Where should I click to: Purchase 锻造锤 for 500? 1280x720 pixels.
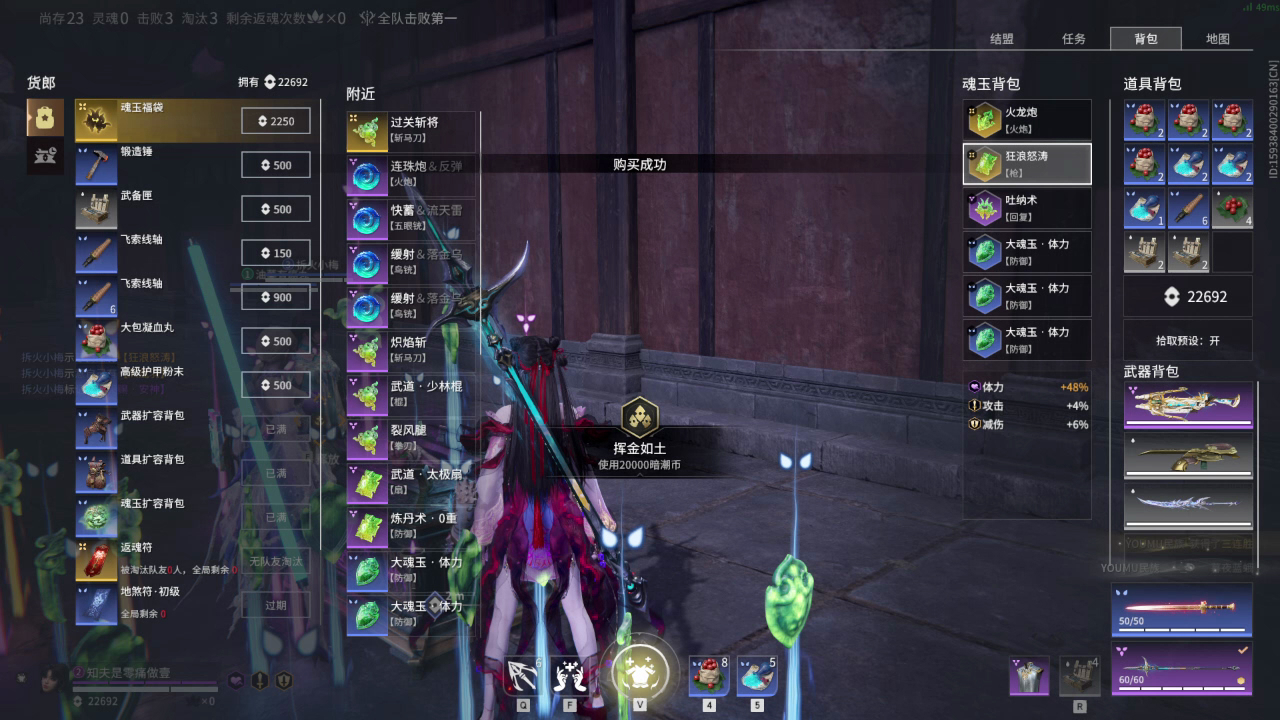pos(275,164)
